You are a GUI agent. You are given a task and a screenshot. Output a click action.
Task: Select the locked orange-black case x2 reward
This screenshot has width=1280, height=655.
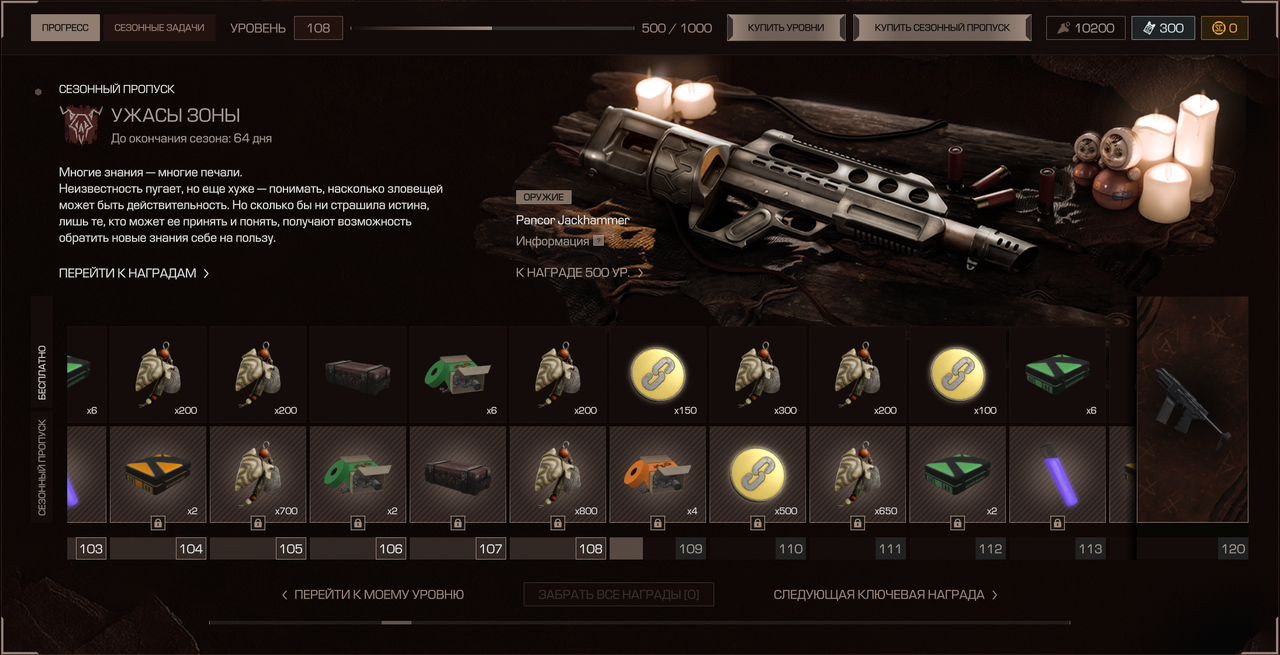click(158, 474)
